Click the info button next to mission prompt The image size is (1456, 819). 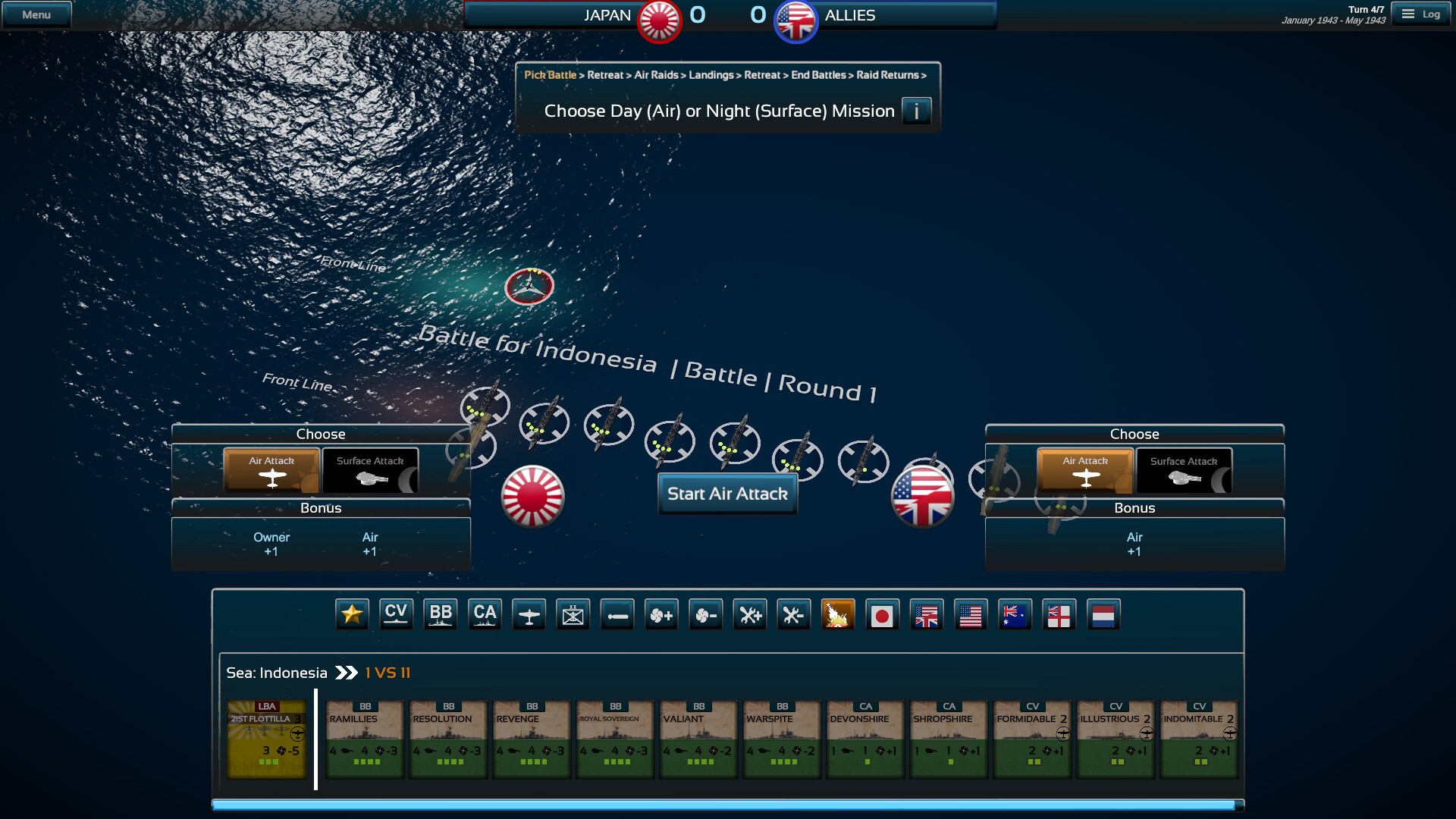(x=918, y=111)
